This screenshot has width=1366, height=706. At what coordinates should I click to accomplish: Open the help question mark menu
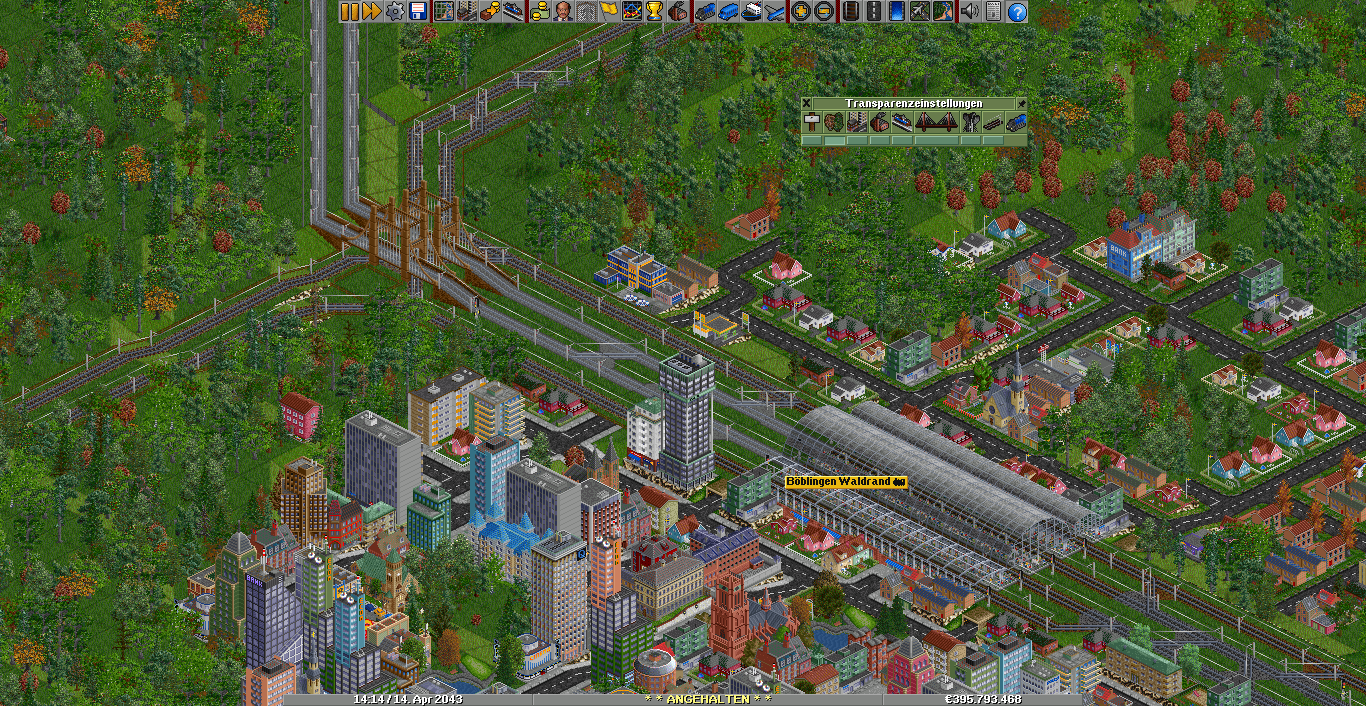coord(1016,12)
